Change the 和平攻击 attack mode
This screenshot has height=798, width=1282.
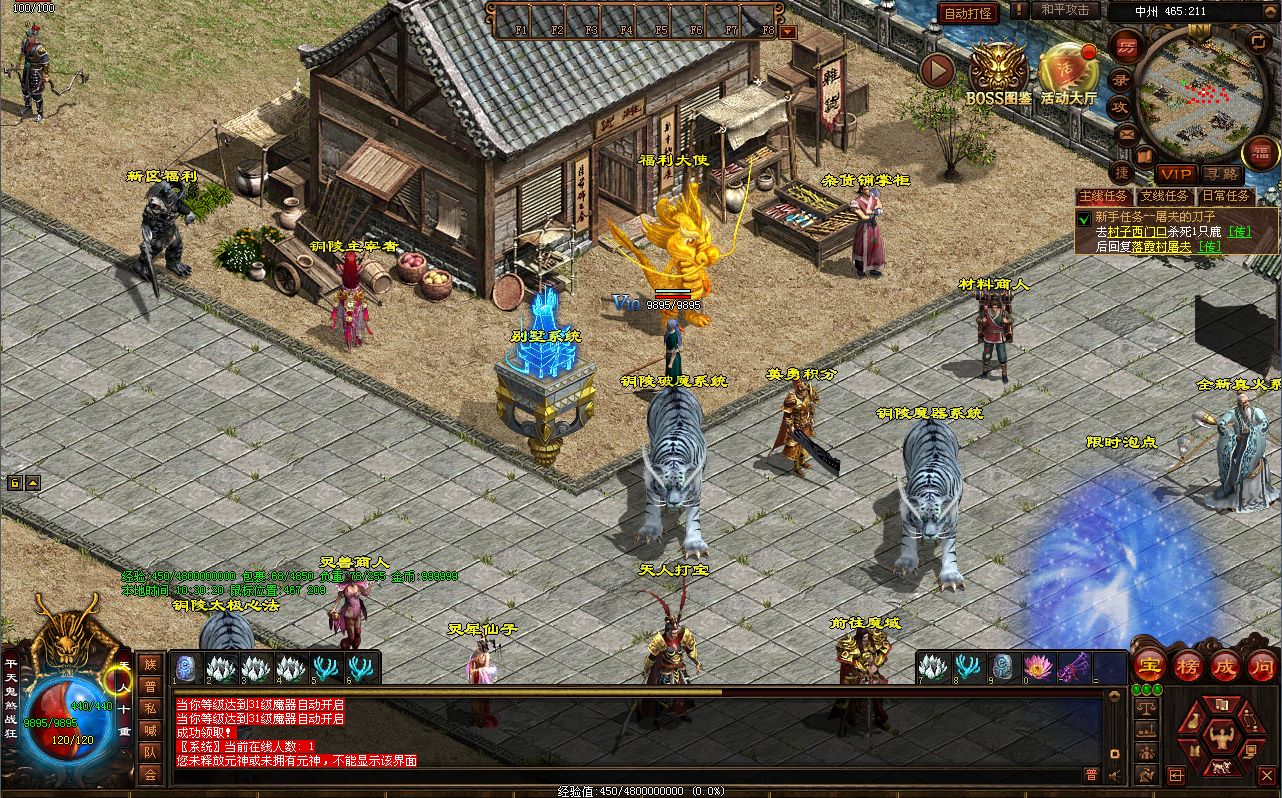coord(1063,10)
